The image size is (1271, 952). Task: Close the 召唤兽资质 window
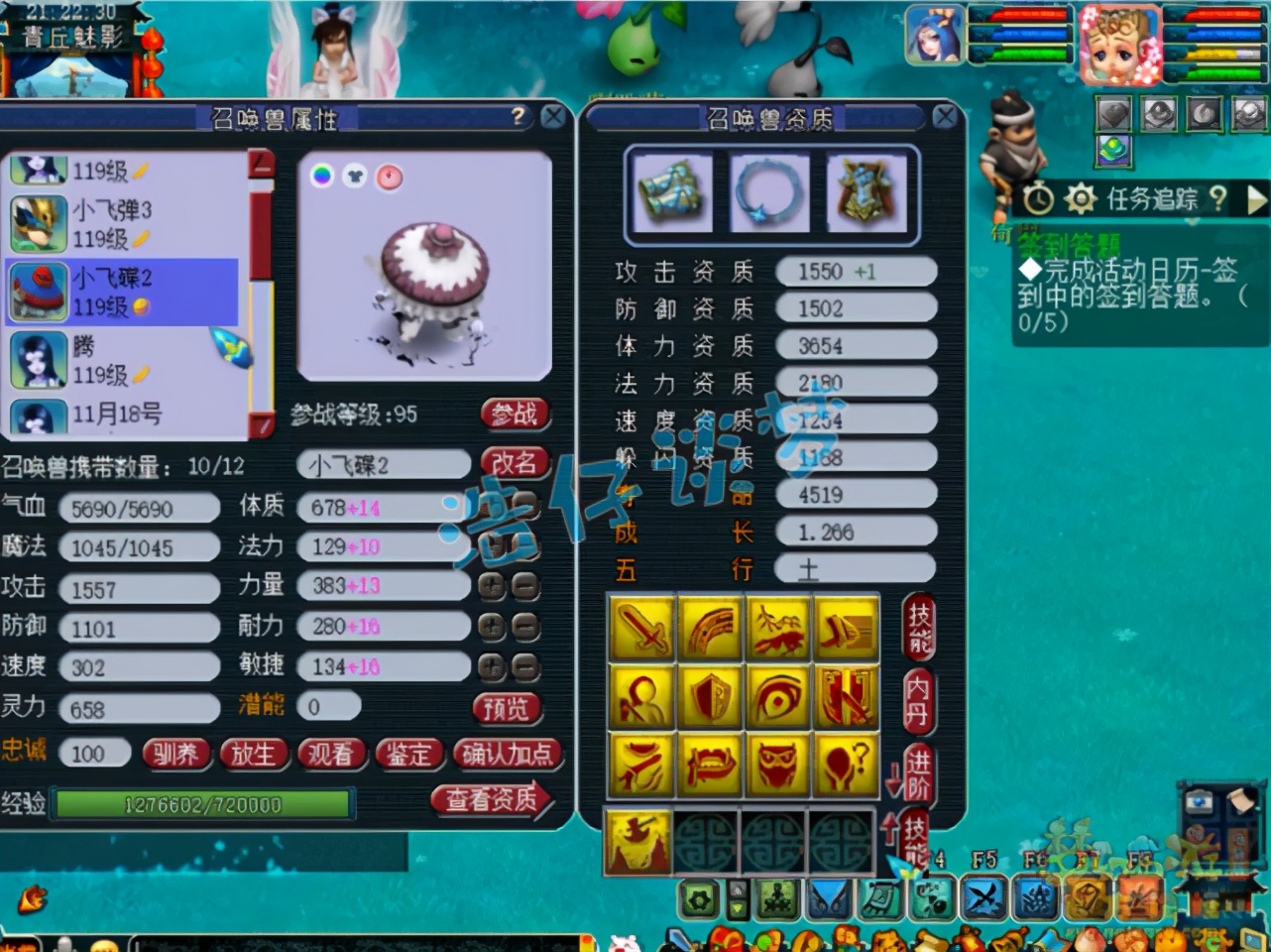coord(945,118)
